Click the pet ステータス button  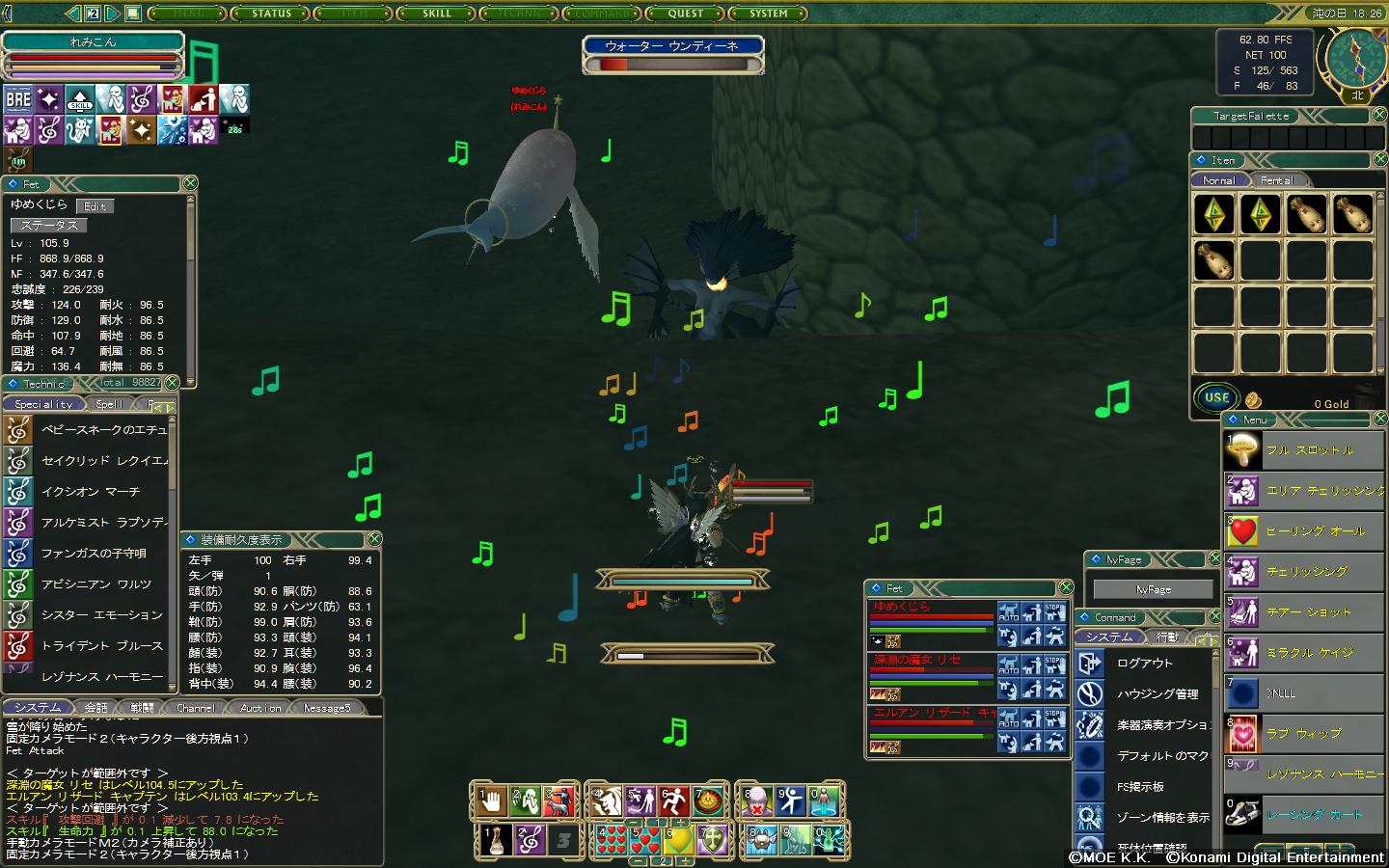[x=49, y=225]
